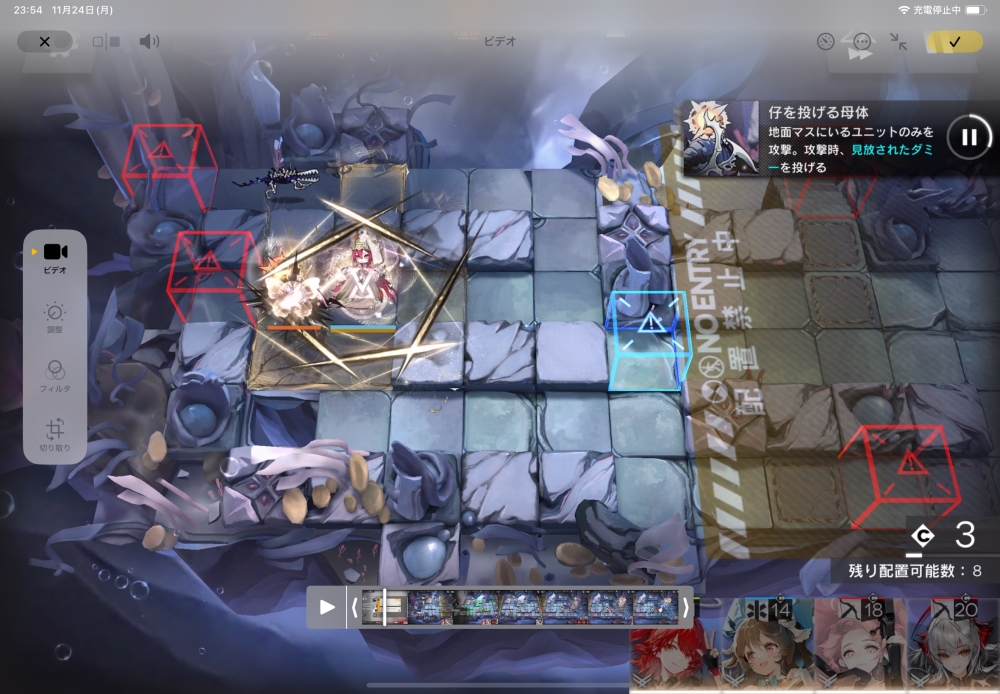Open the playback speed dial icon
This screenshot has width=1000, height=694.
[x=825, y=42]
